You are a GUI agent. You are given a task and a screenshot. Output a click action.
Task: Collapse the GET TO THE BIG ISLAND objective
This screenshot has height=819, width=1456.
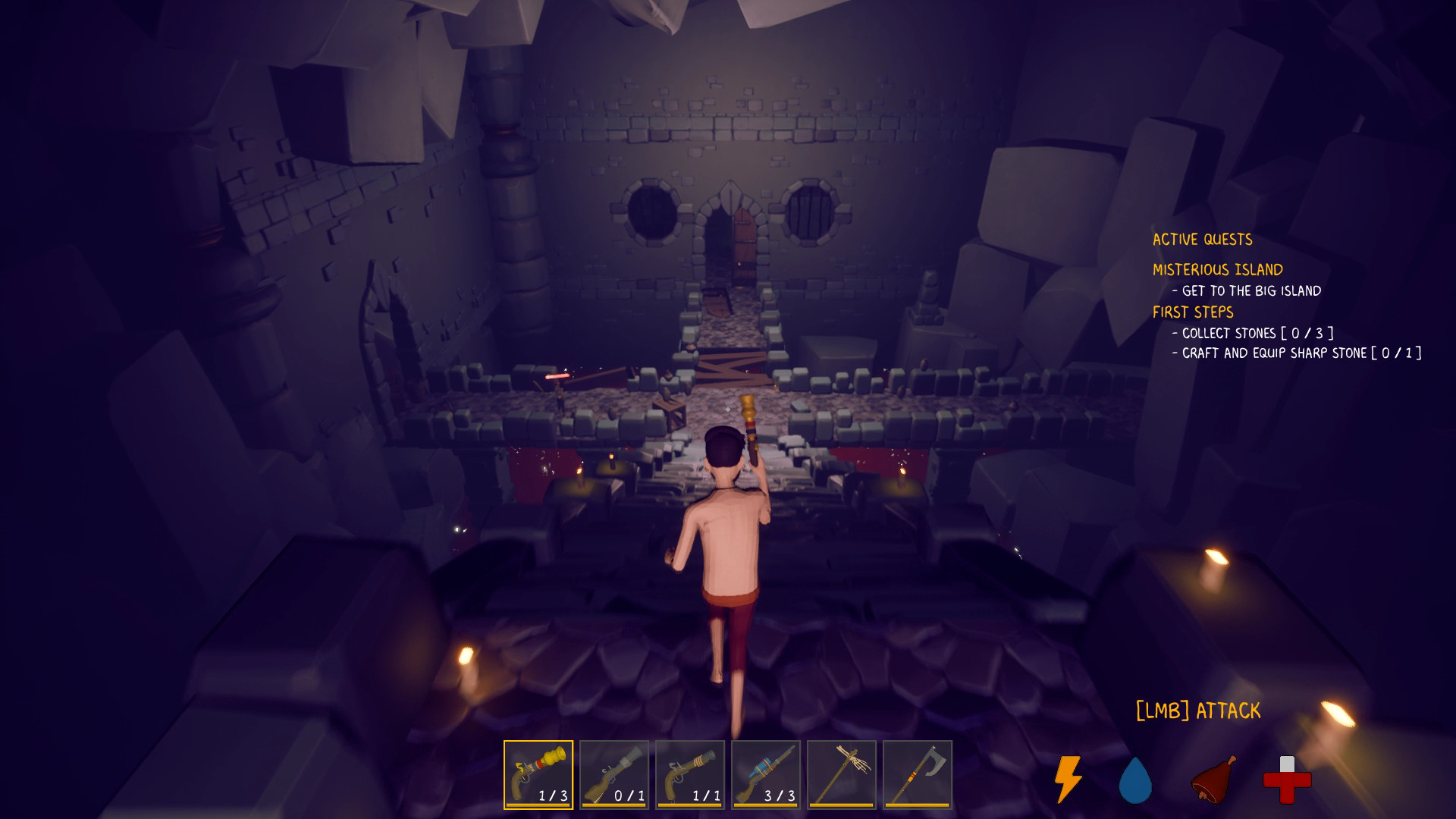coord(1247,290)
